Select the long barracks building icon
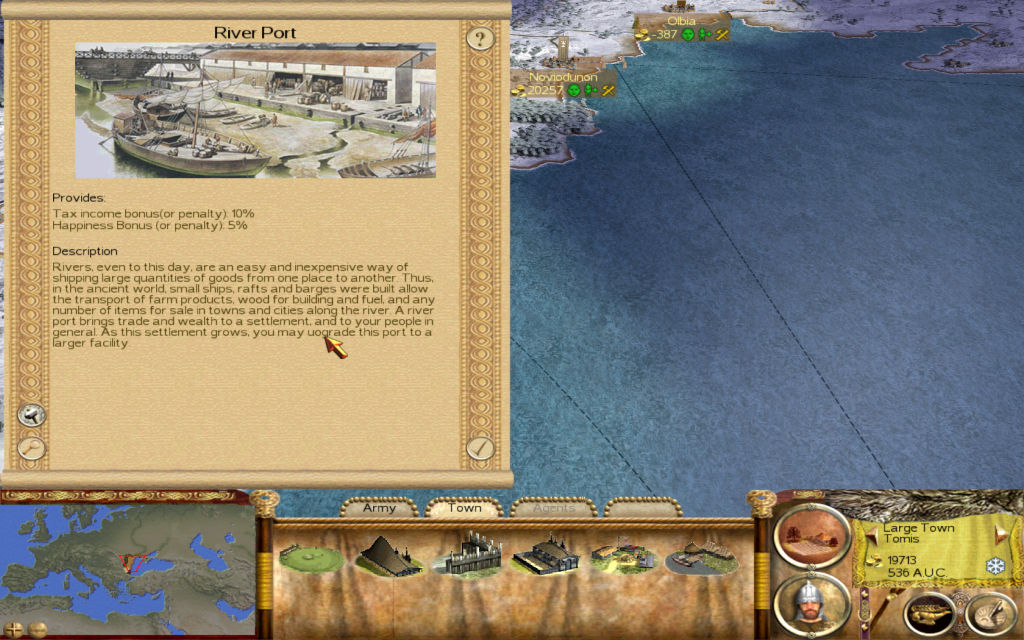1024x640 pixels. click(x=545, y=555)
